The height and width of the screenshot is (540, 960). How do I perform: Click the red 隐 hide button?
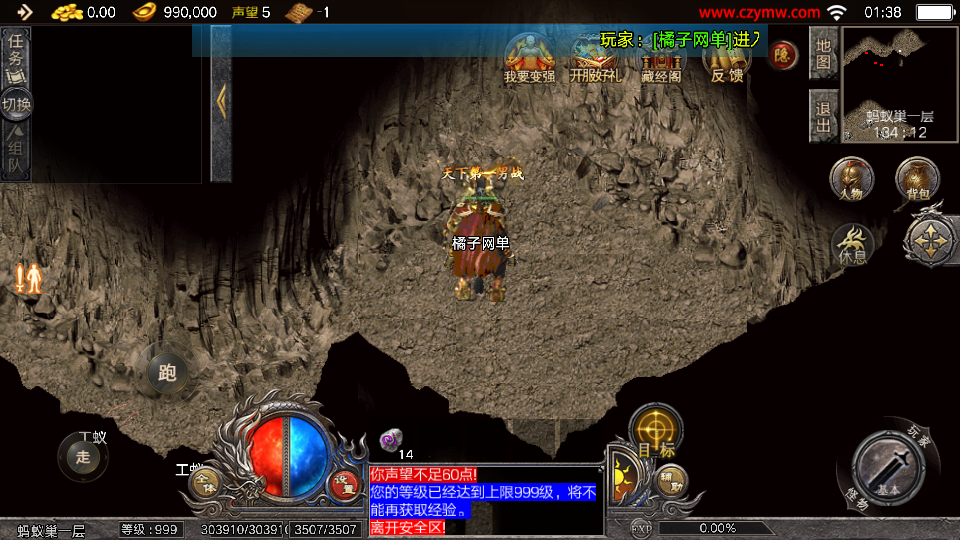pyautogui.click(x=783, y=54)
